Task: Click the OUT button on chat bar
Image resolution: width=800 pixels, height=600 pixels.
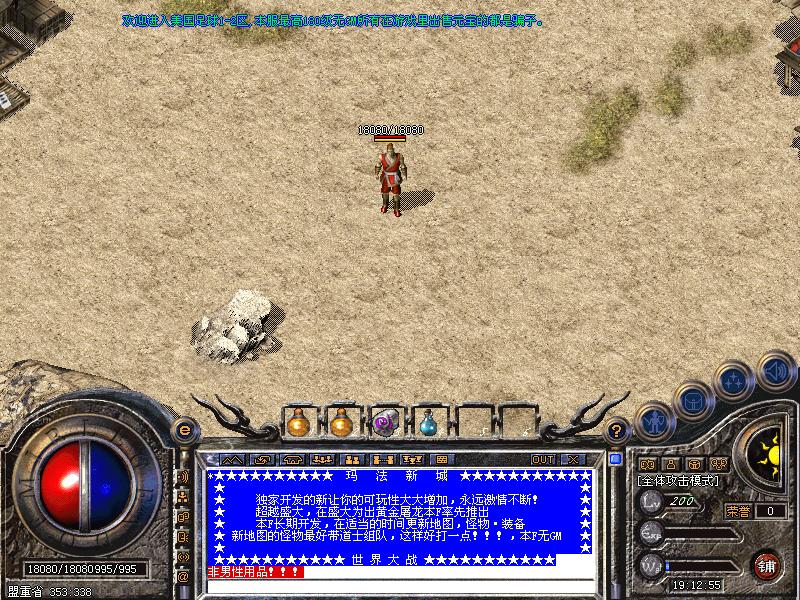Action: pos(542,459)
